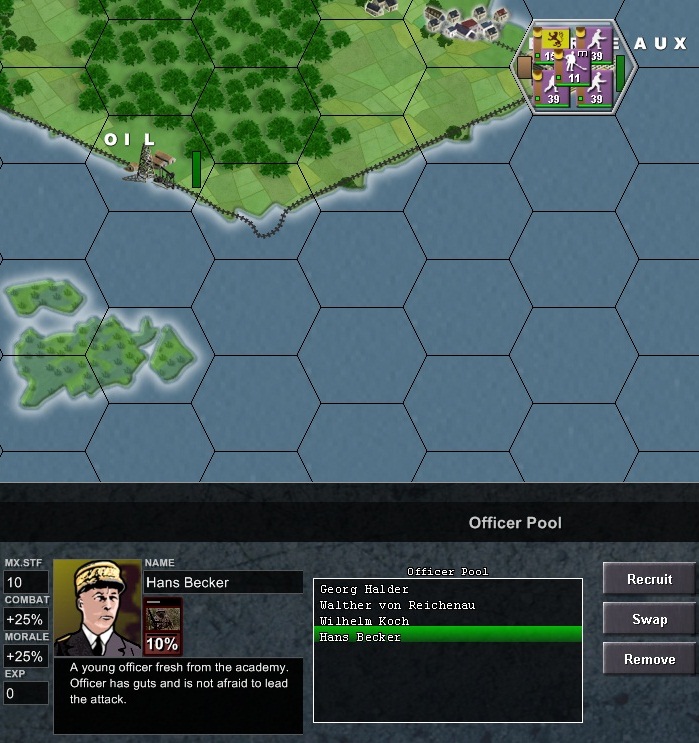Click the 10% officer card icon
Image resolution: width=699 pixels, height=743 pixels.
click(x=163, y=626)
